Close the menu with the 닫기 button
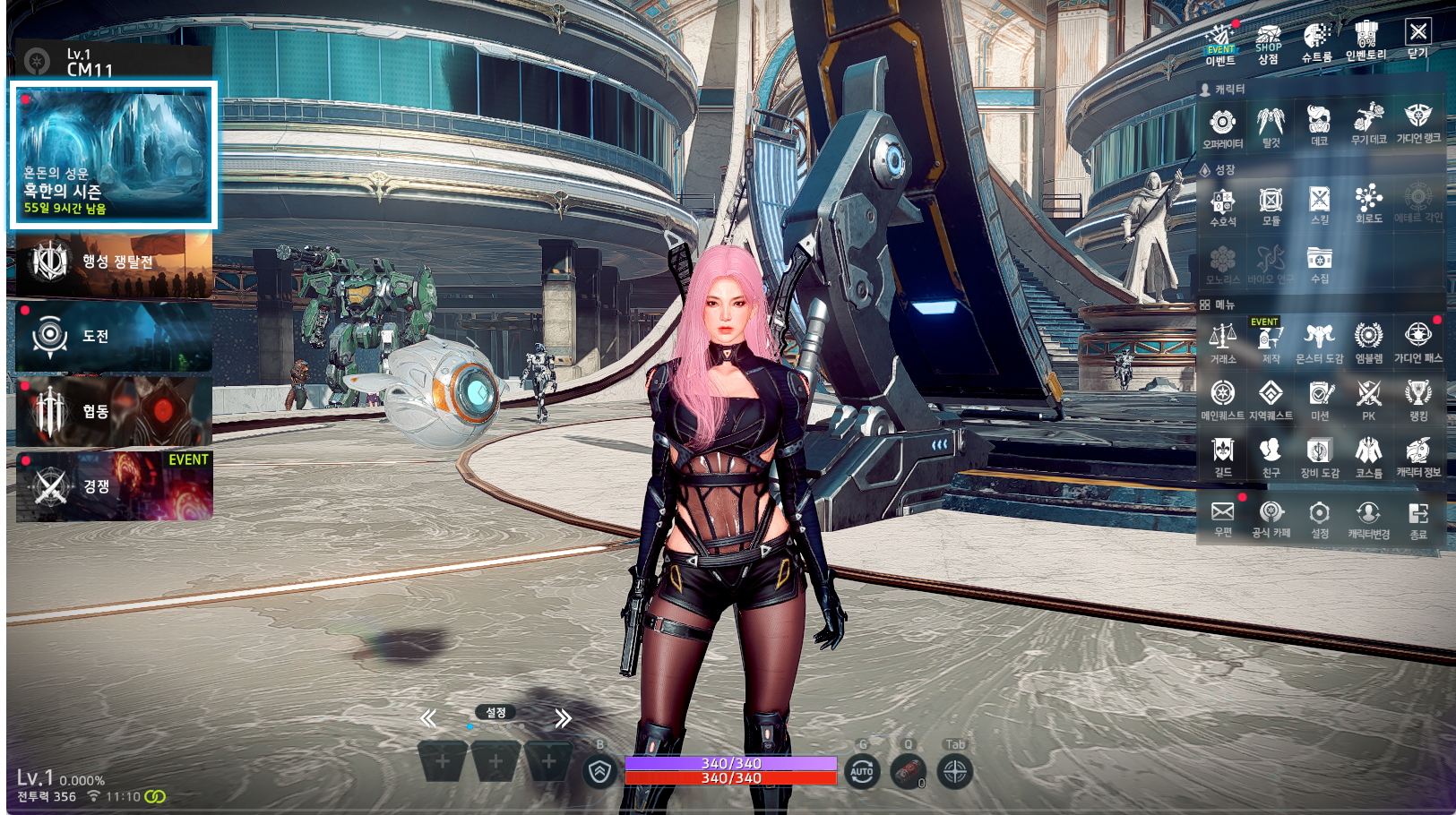 [x=1417, y=39]
